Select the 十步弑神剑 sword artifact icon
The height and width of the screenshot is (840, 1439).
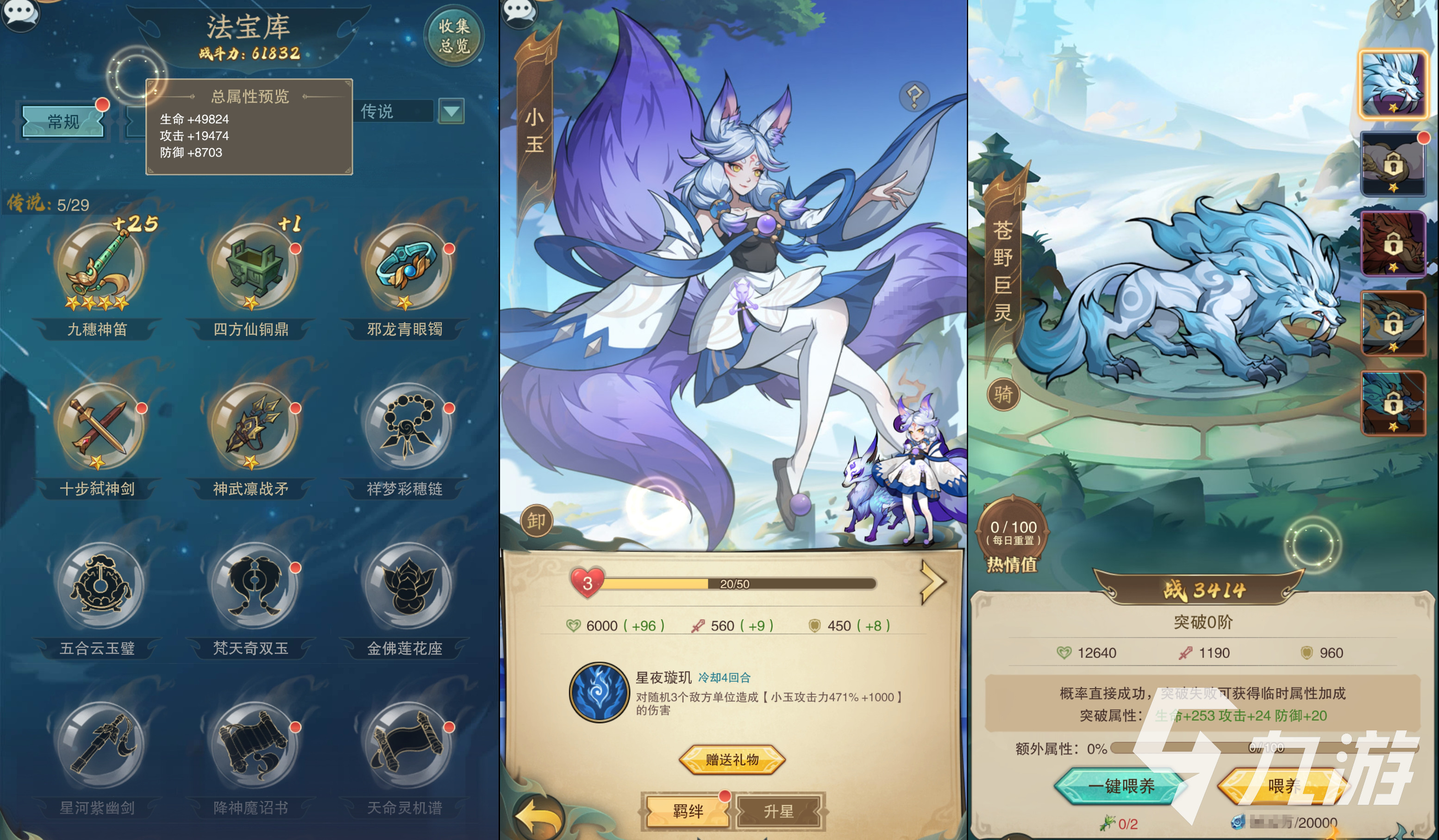tap(100, 428)
